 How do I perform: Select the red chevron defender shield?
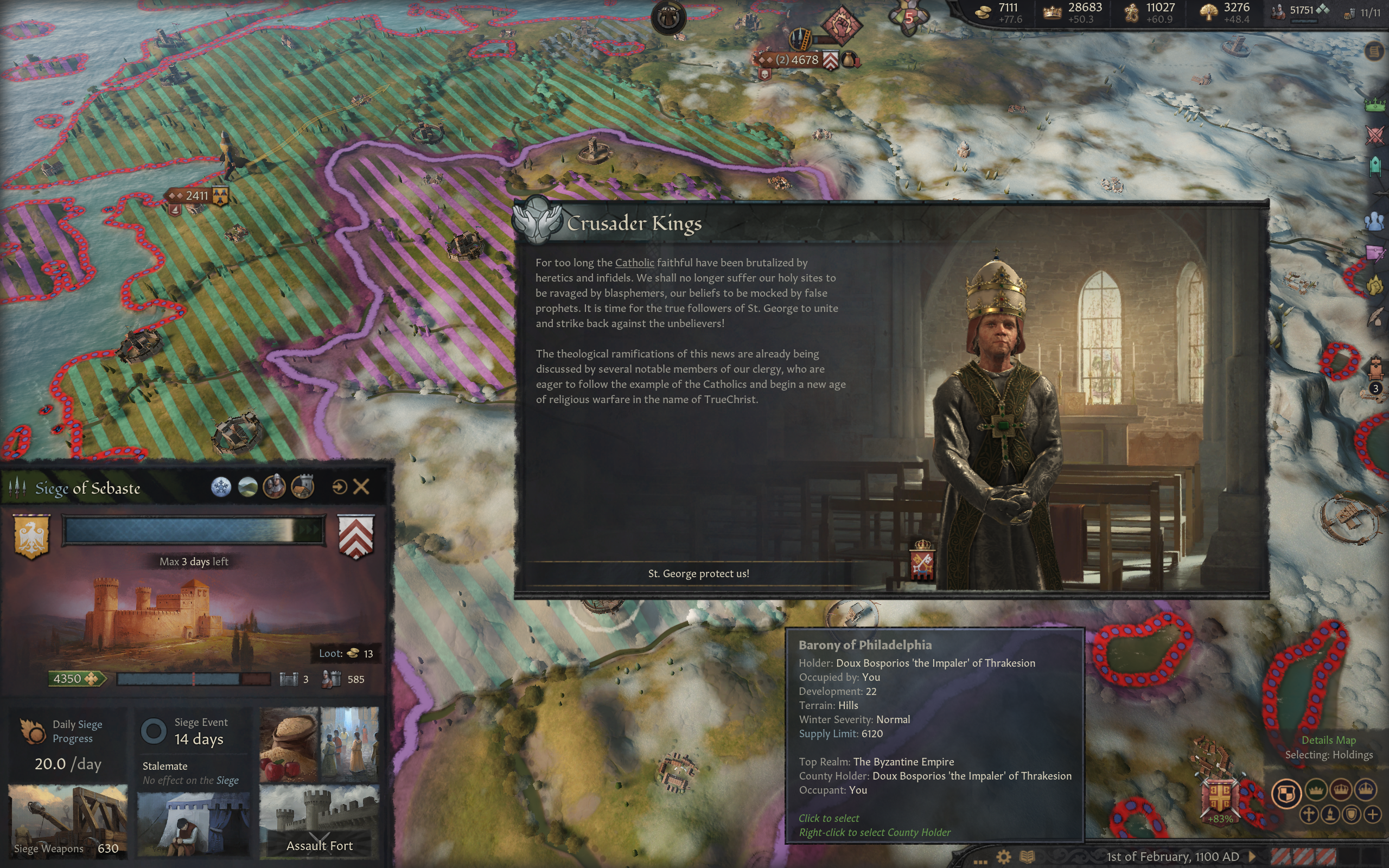(x=356, y=535)
